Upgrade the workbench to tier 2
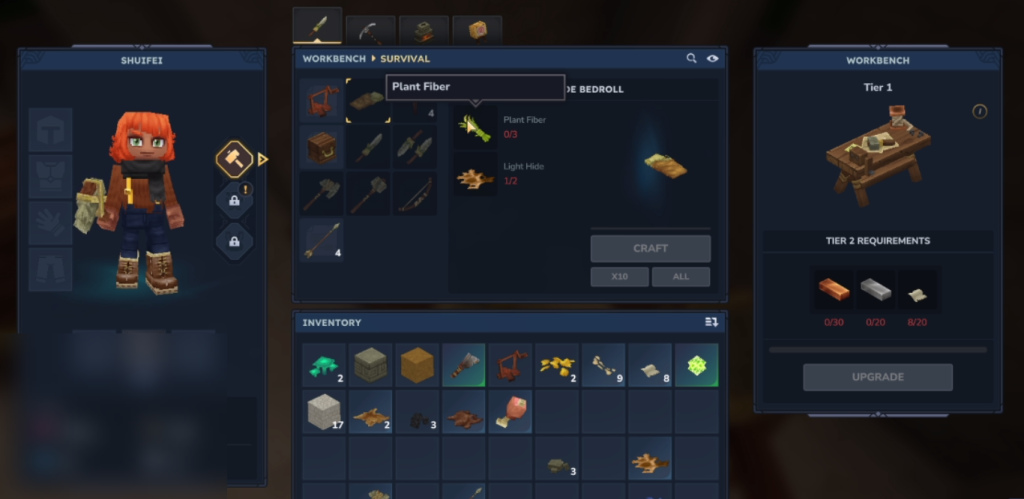The height and width of the screenshot is (499, 1024). [x=877, y=377]
